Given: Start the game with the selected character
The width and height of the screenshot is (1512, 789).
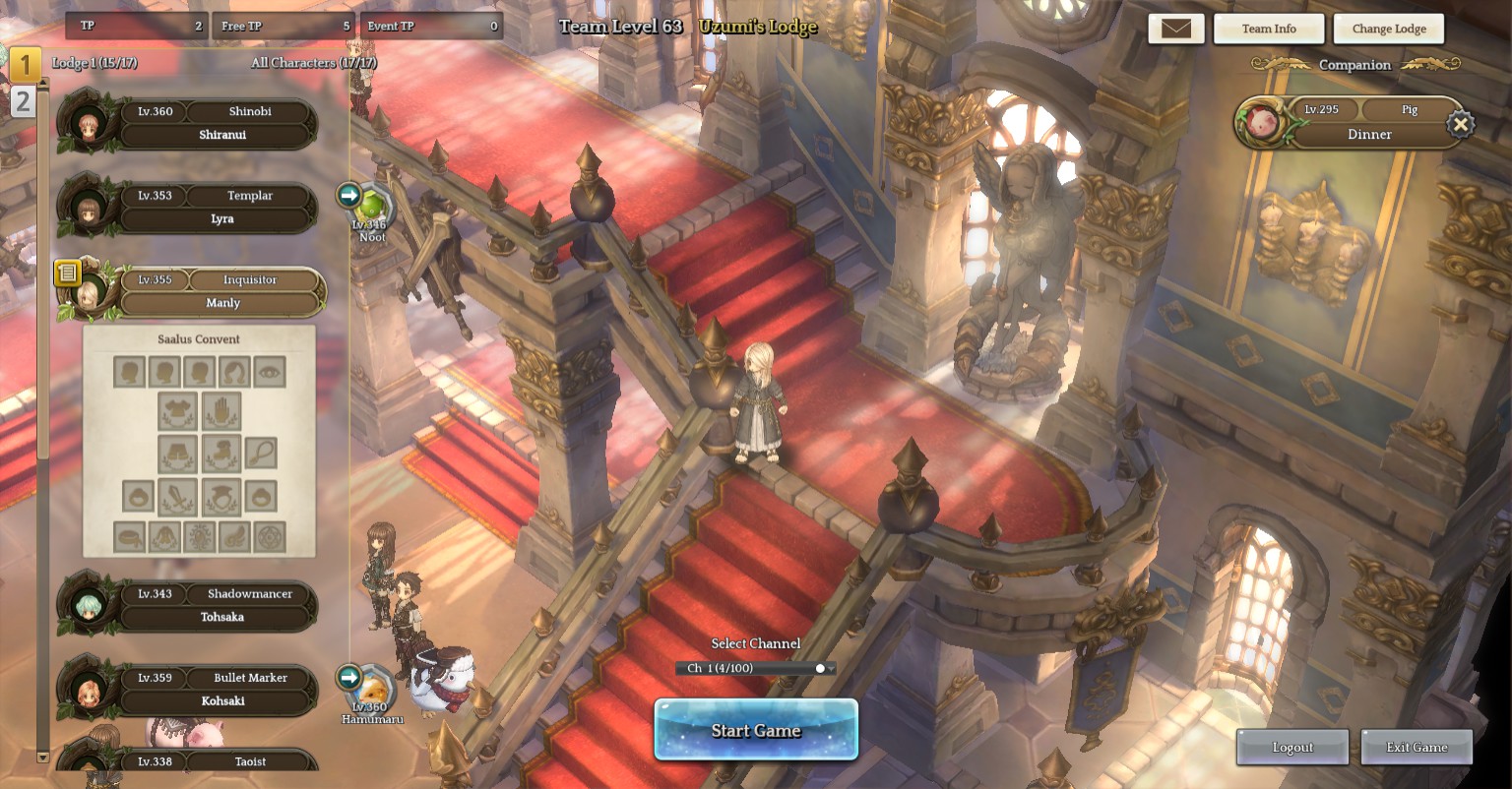Looking at the screenshot, I should pos(756,730).
